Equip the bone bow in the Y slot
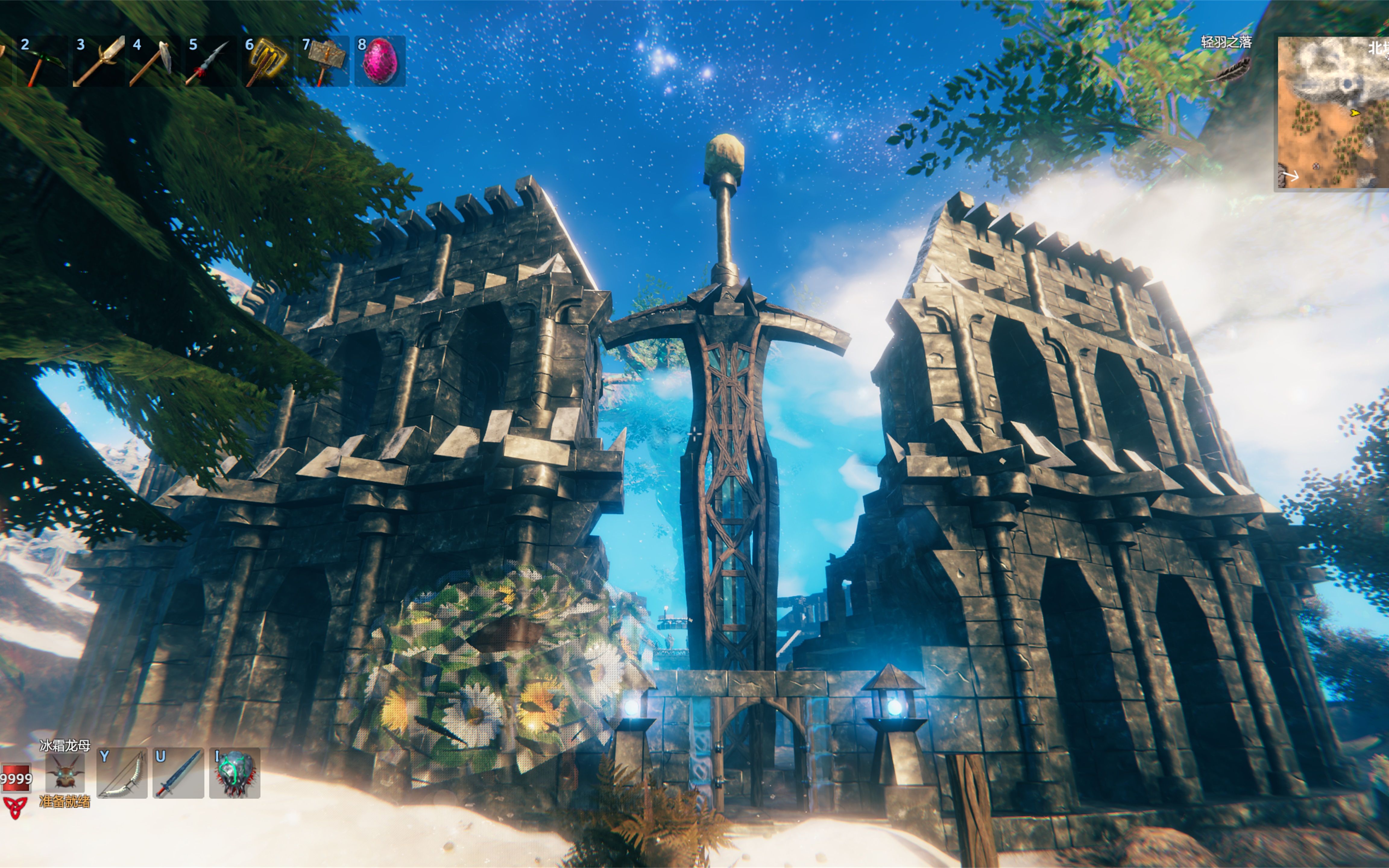Viewport: 1389px width, 868px height. pyautogui.click(x=122, y=773)
